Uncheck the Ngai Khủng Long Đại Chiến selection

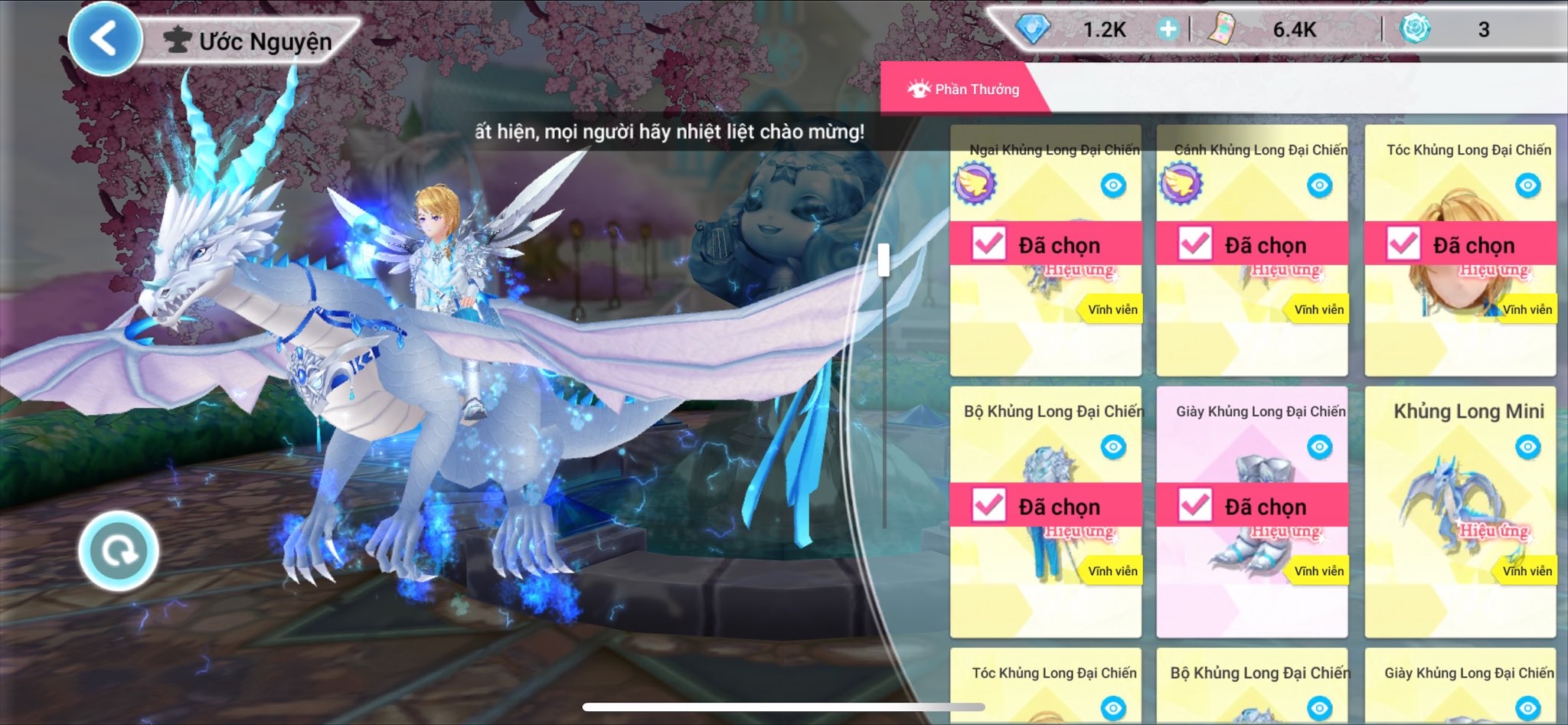tap(988, 244)
